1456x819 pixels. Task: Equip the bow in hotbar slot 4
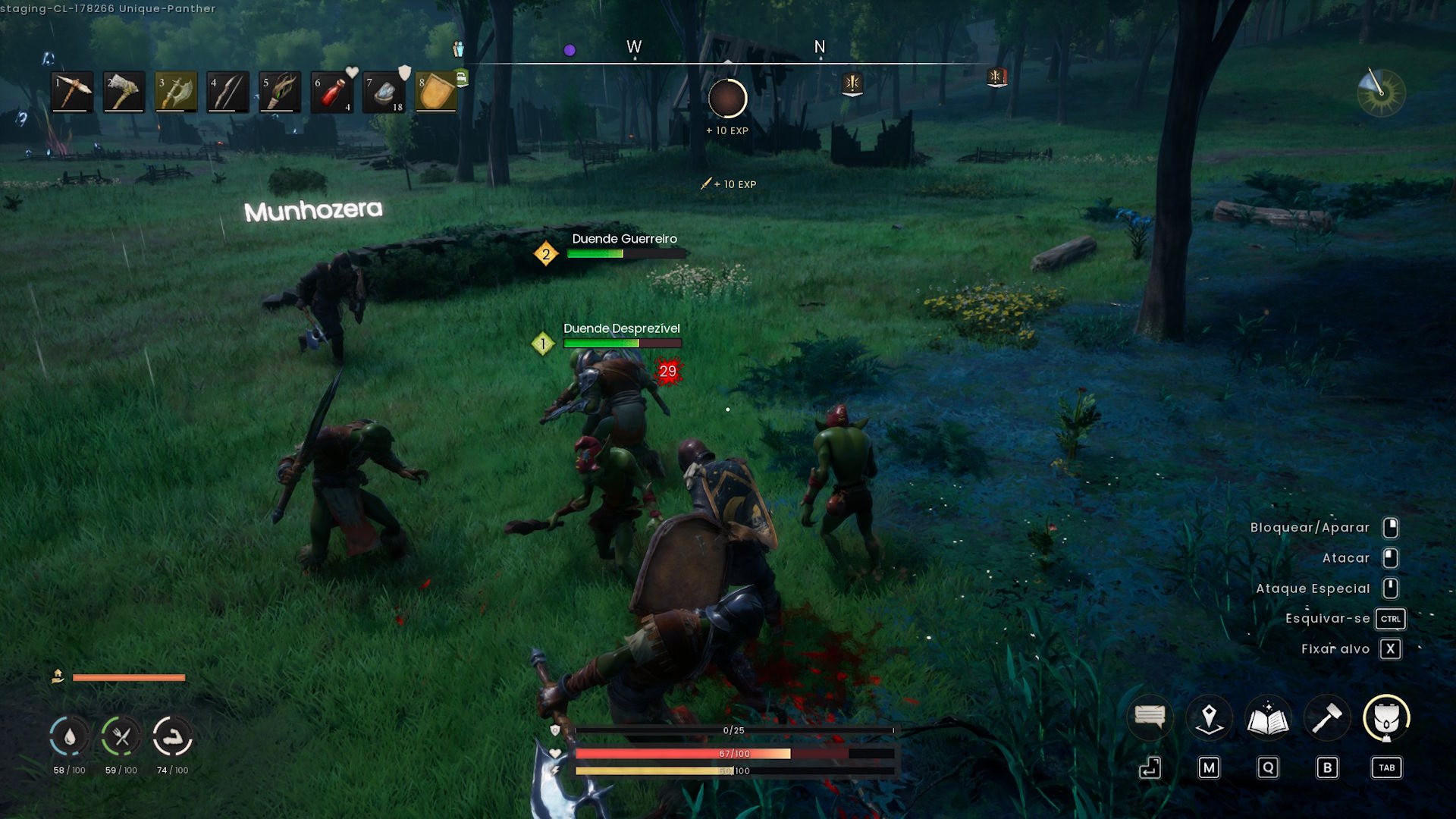(227, 91)
